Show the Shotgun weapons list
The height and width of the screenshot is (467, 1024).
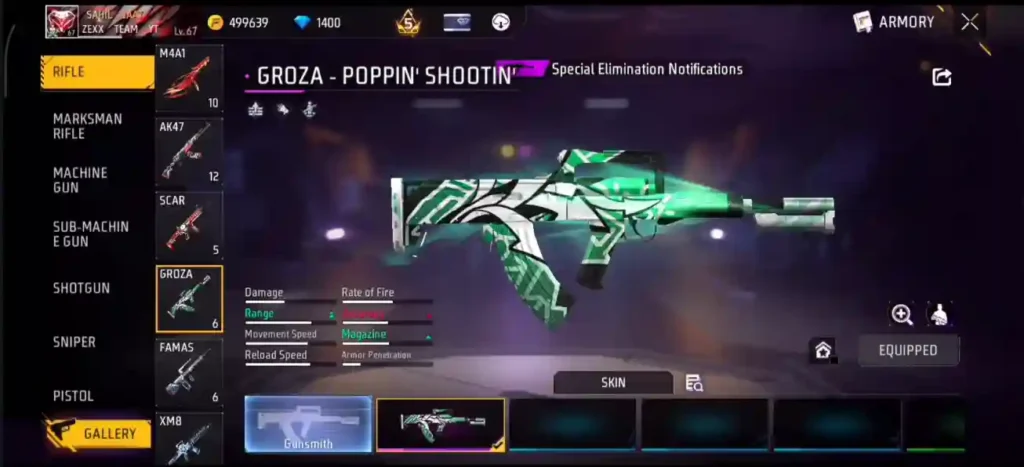81,288
